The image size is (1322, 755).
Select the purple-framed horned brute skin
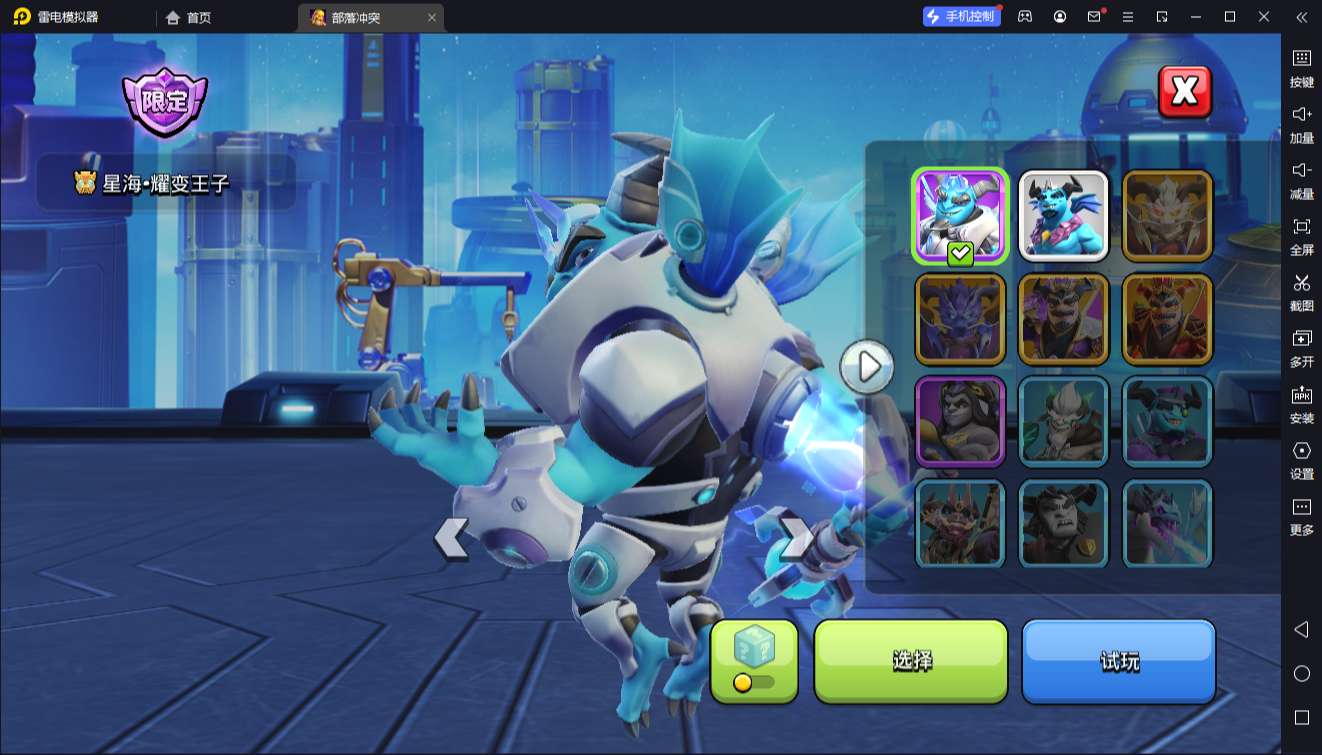[960, 421]
